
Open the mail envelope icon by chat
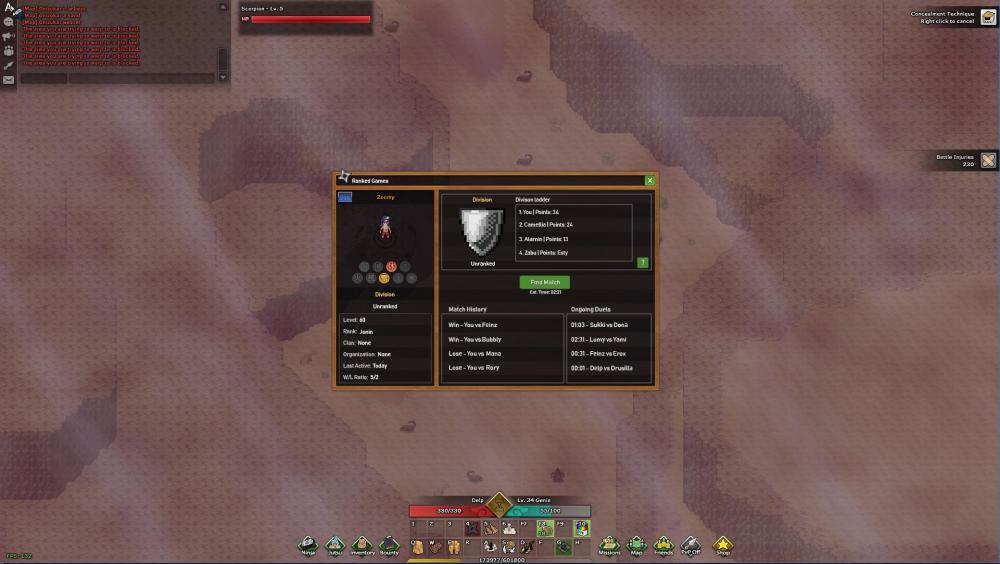point(9,80)
